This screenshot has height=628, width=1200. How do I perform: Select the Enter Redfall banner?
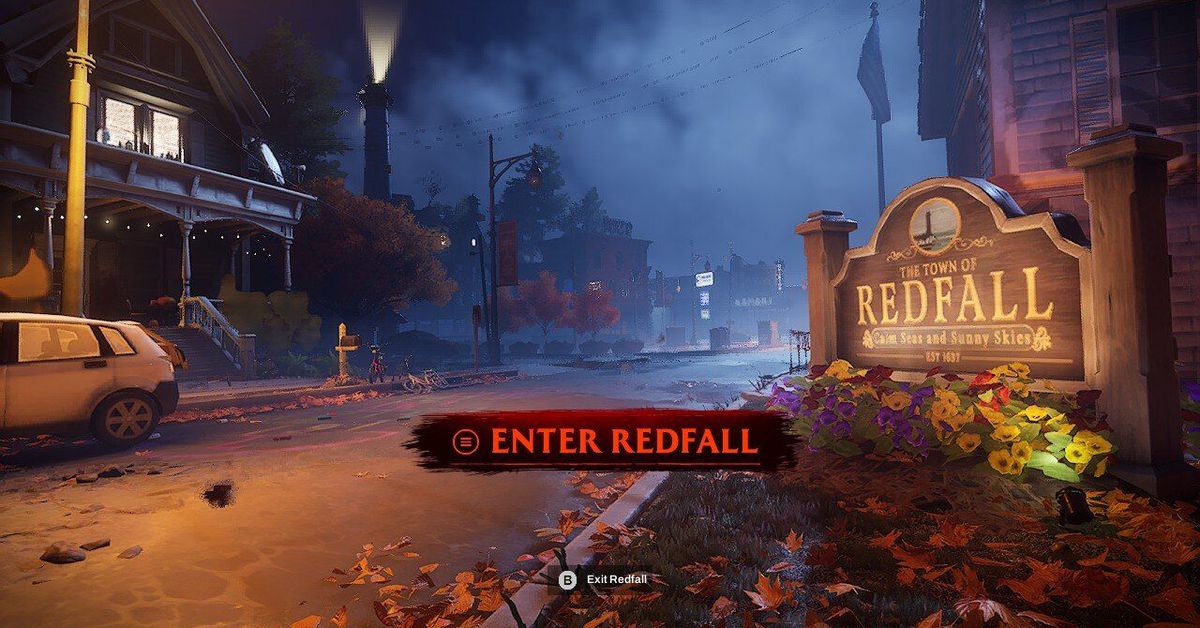point(606,441)
